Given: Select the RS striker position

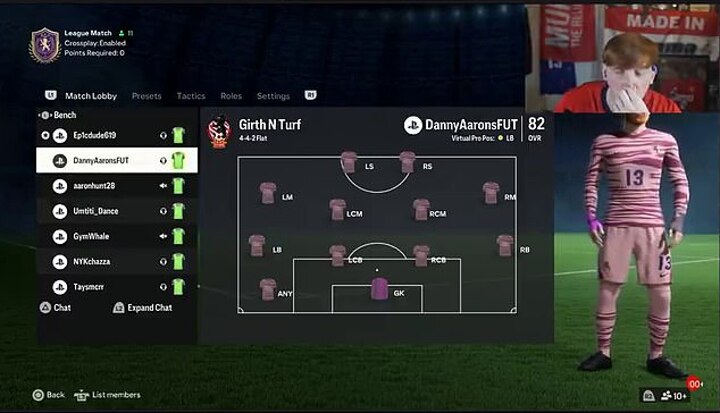Looking at the screenshot, I should click(407, 162).
